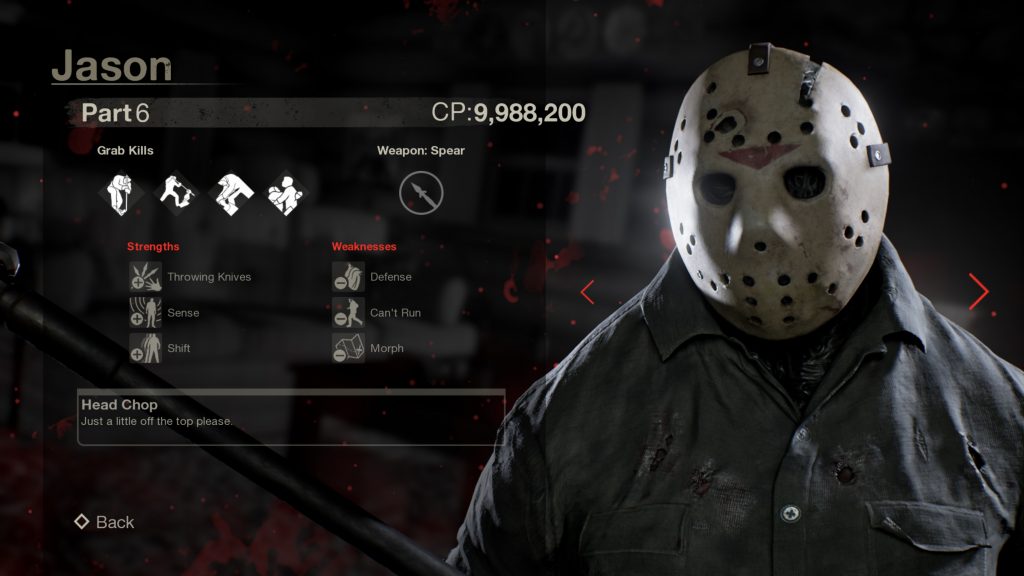Choose the Shift strength icon
This screenshot has width=1024, height=576.
pyautogui.click(x=145, y=348)
